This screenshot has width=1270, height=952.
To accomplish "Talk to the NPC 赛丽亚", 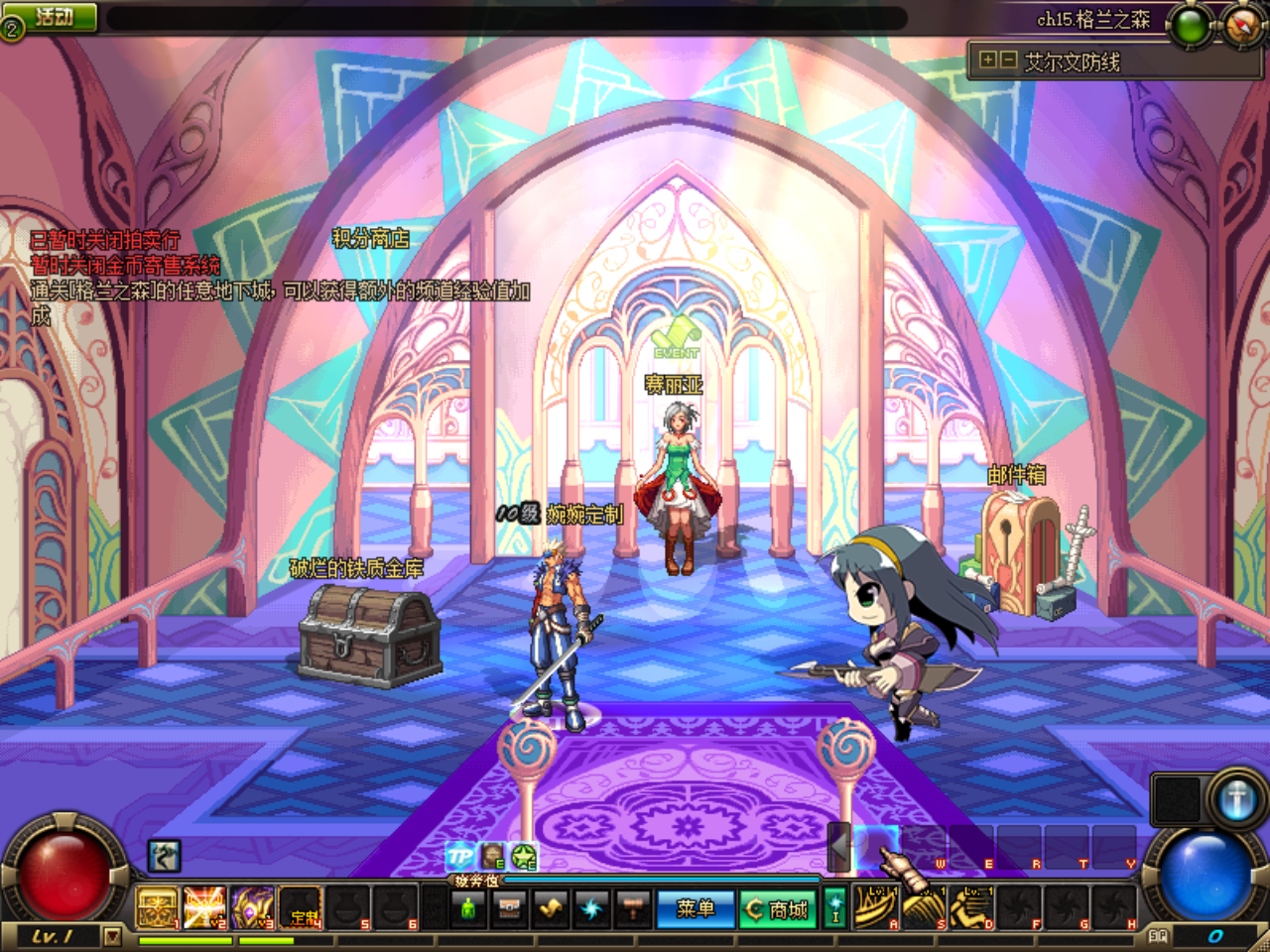I will [x=678, y=476].
